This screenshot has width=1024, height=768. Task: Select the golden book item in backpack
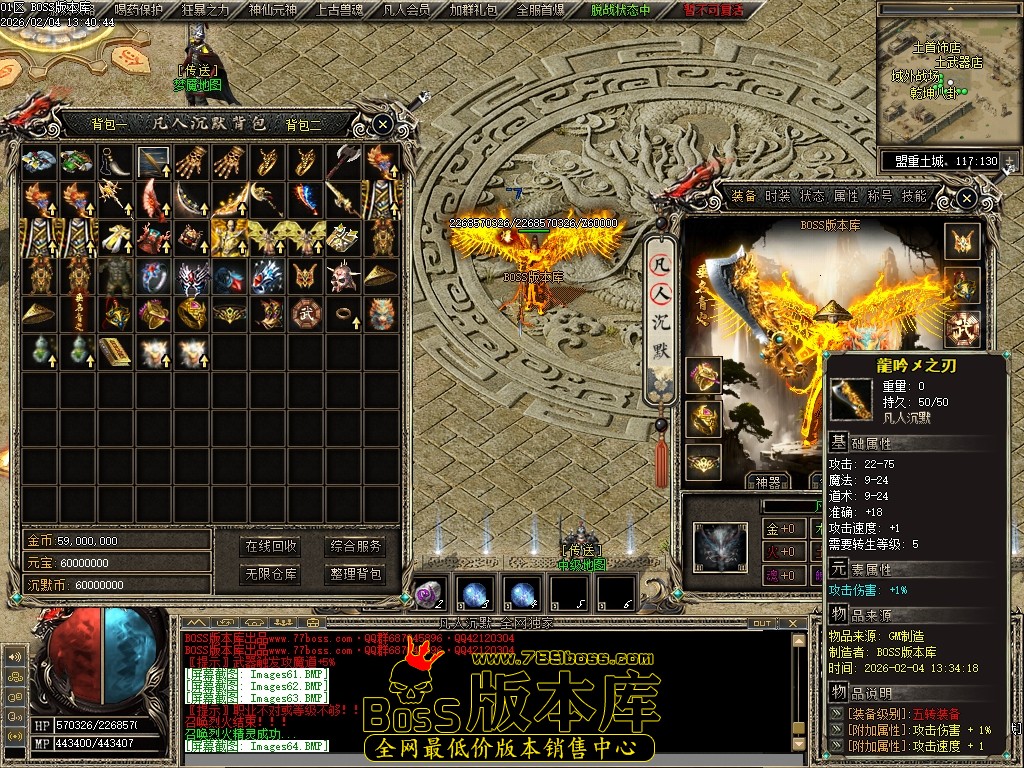115,351
